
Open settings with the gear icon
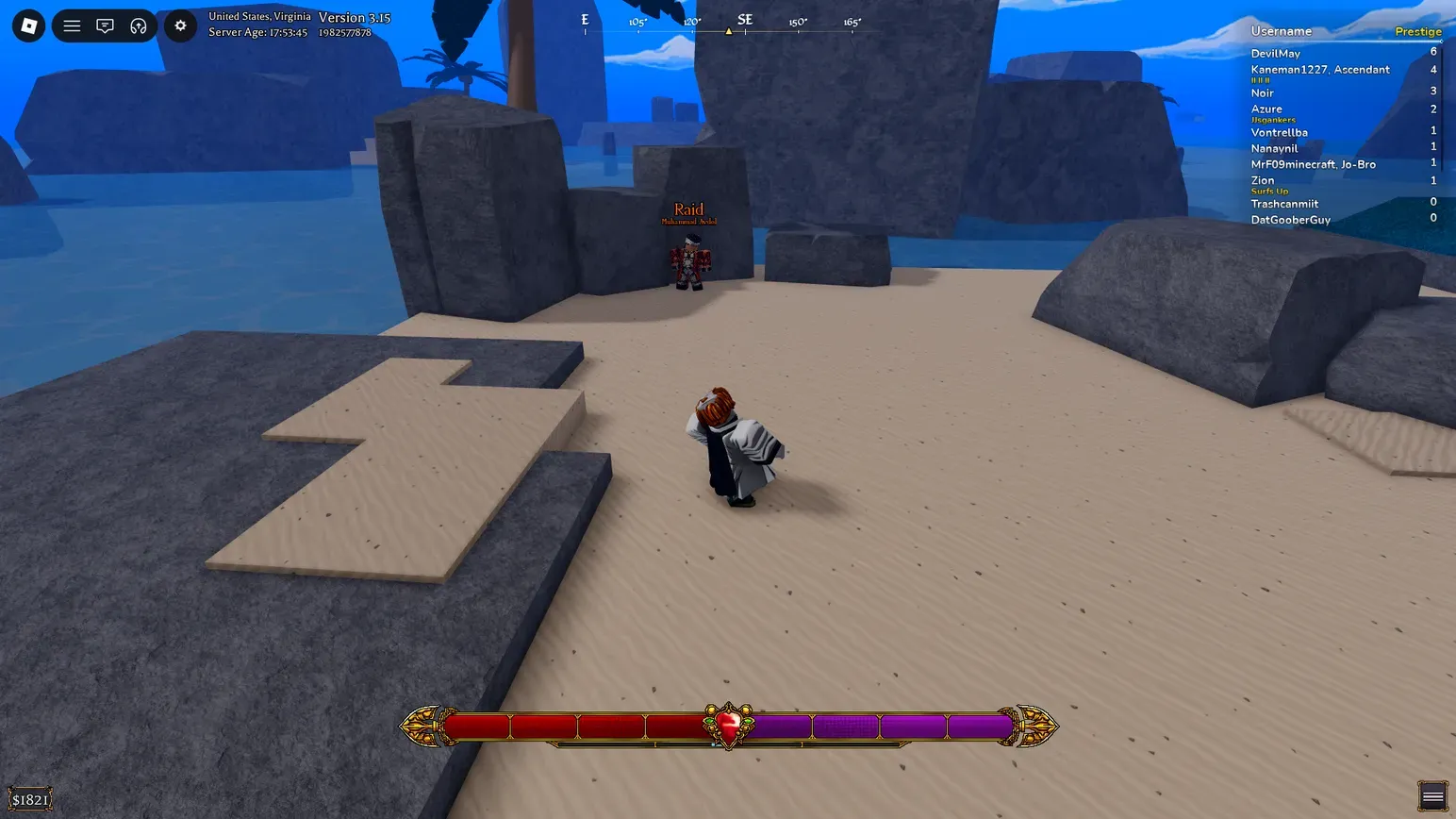(x=180, y=25)
